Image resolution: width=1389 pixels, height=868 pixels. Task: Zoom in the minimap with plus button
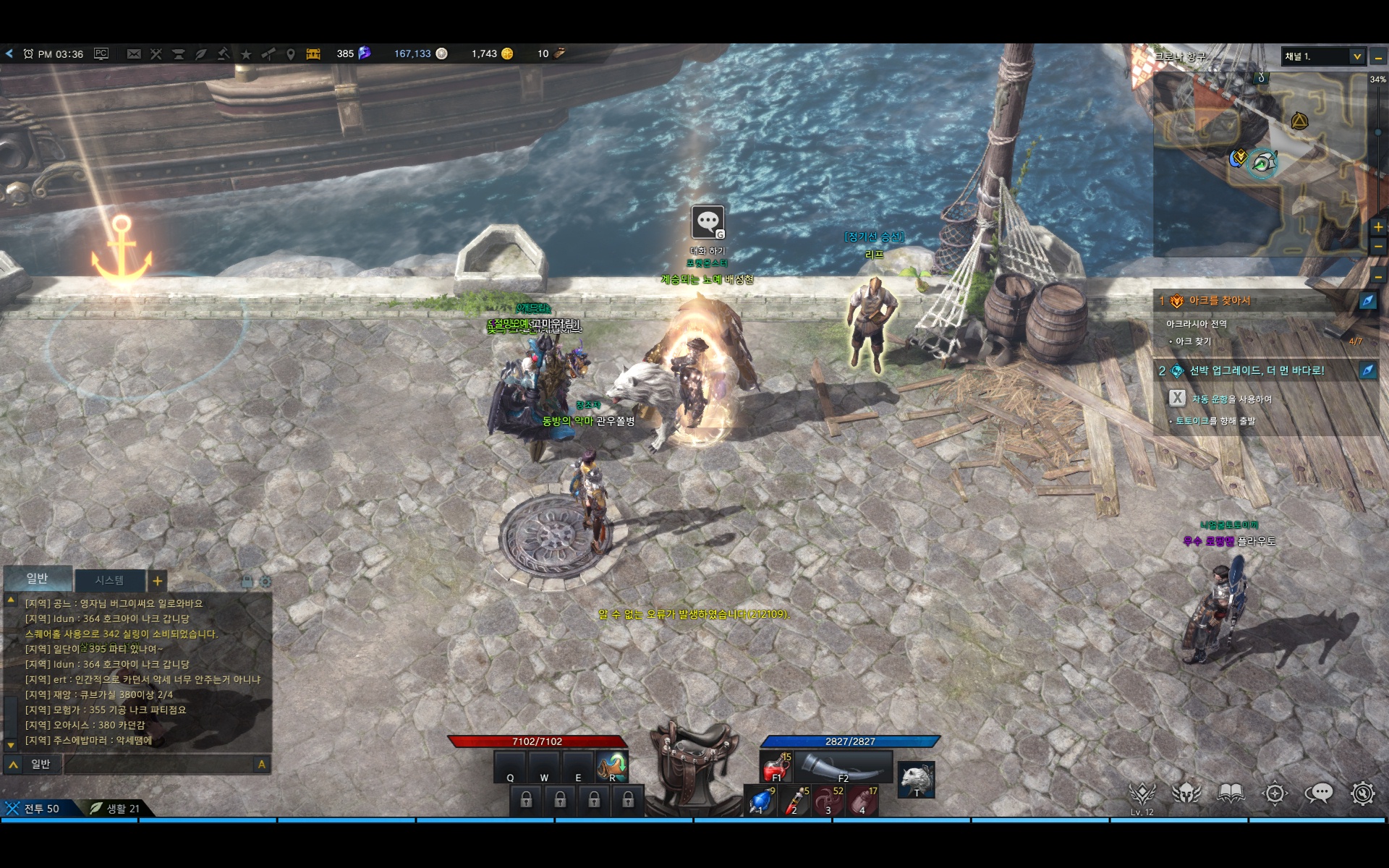point(1378,227)
